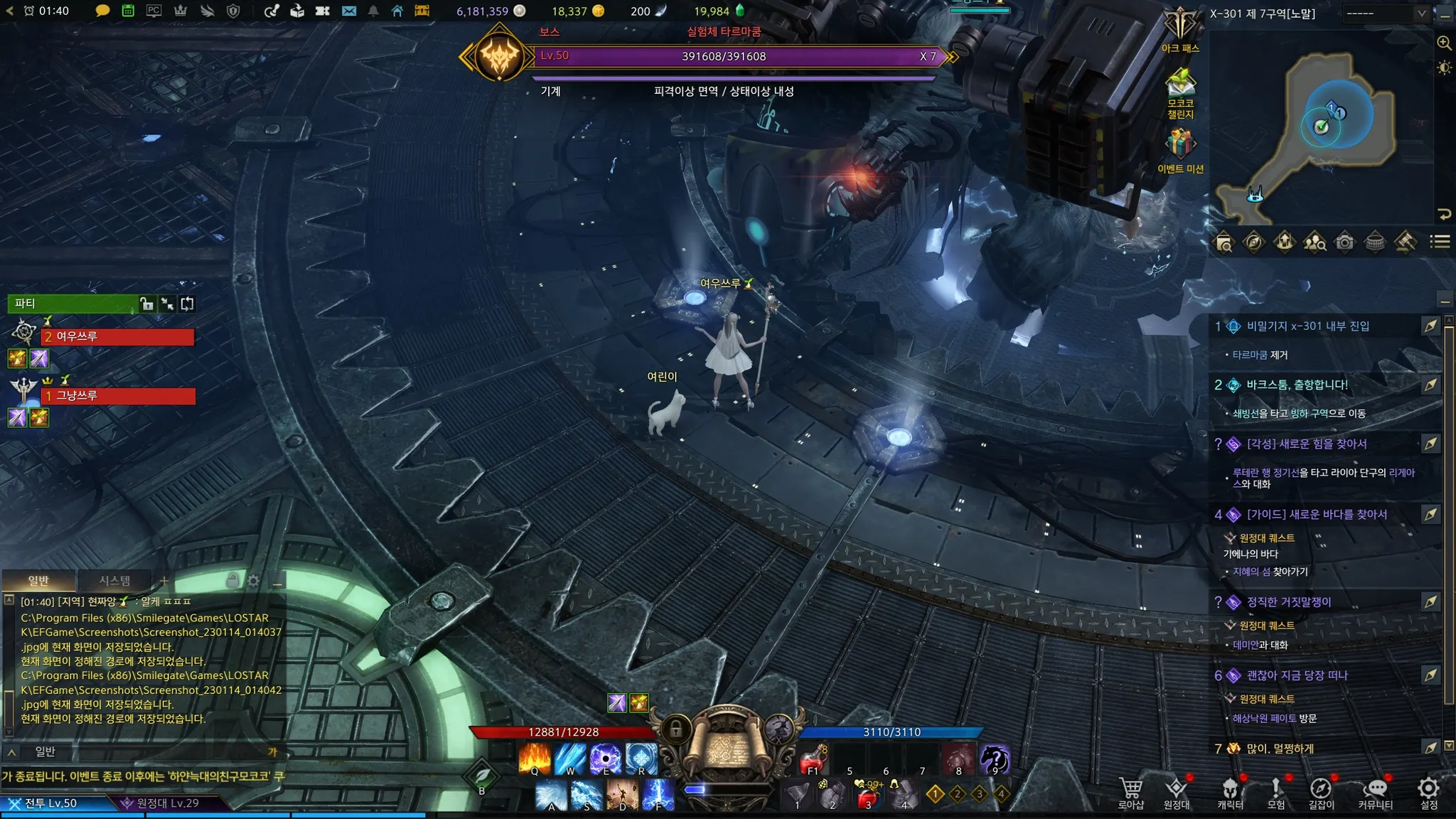
Task: Open the 아크 패스 icon
Action: (1180, 27)
